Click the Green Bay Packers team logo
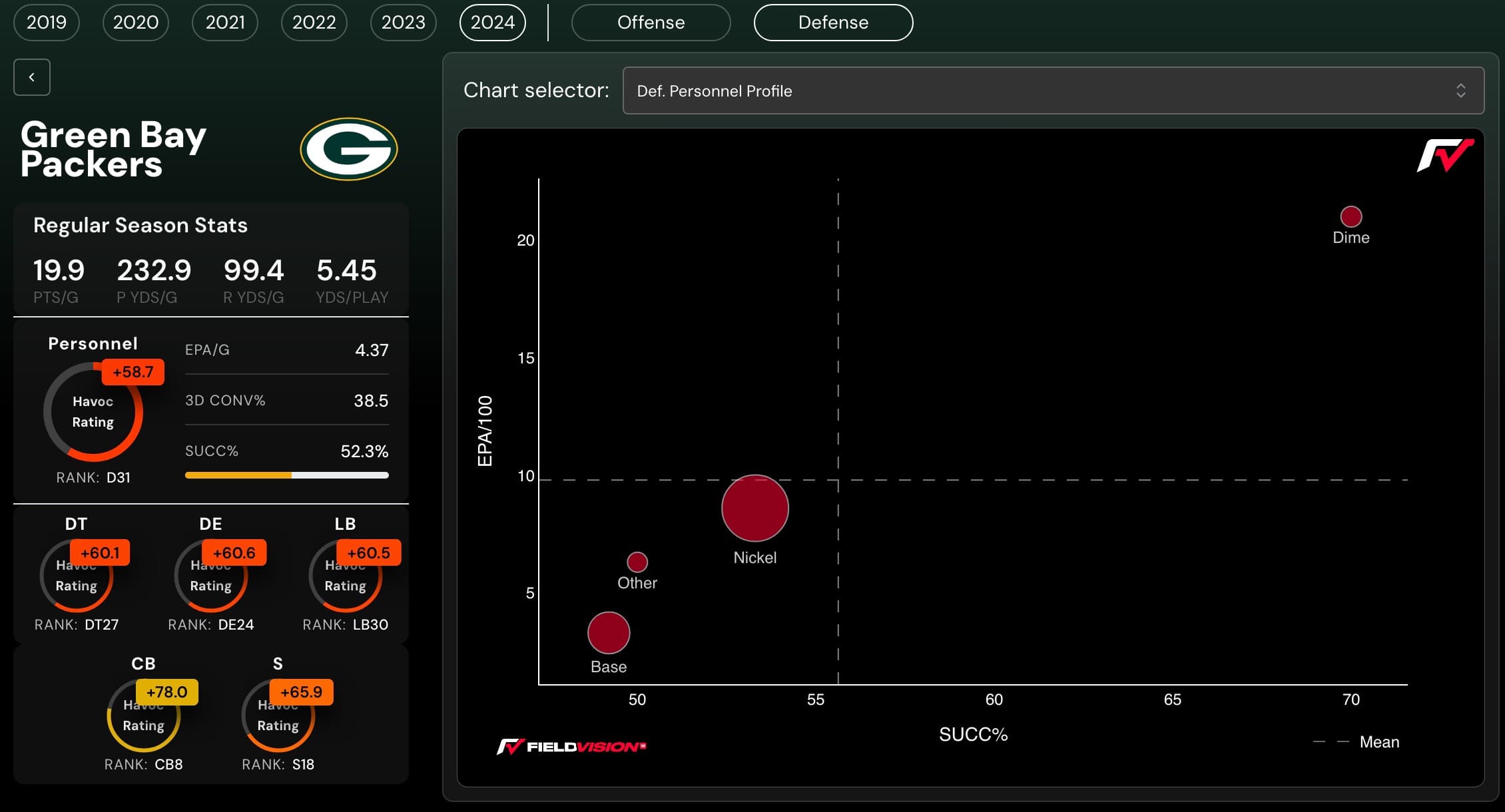Image resolution: width=1505 pixels, height=812 pixels. point(348,148)
